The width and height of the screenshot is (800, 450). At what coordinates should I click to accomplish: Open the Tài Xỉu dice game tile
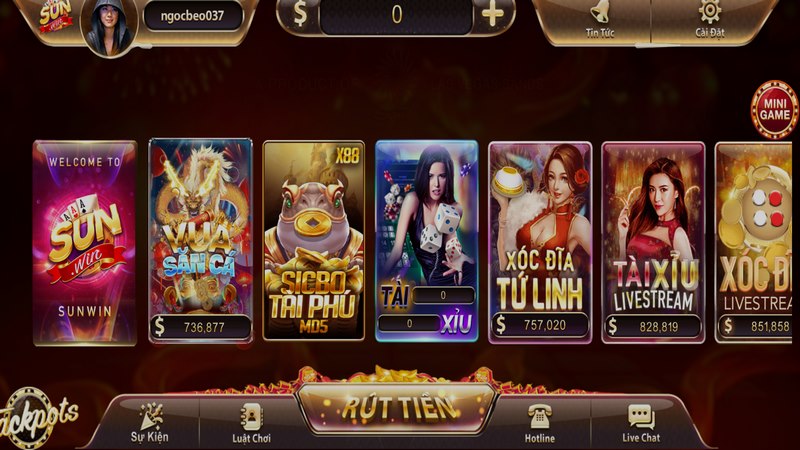pyautogui.click(x=426, y=240)
